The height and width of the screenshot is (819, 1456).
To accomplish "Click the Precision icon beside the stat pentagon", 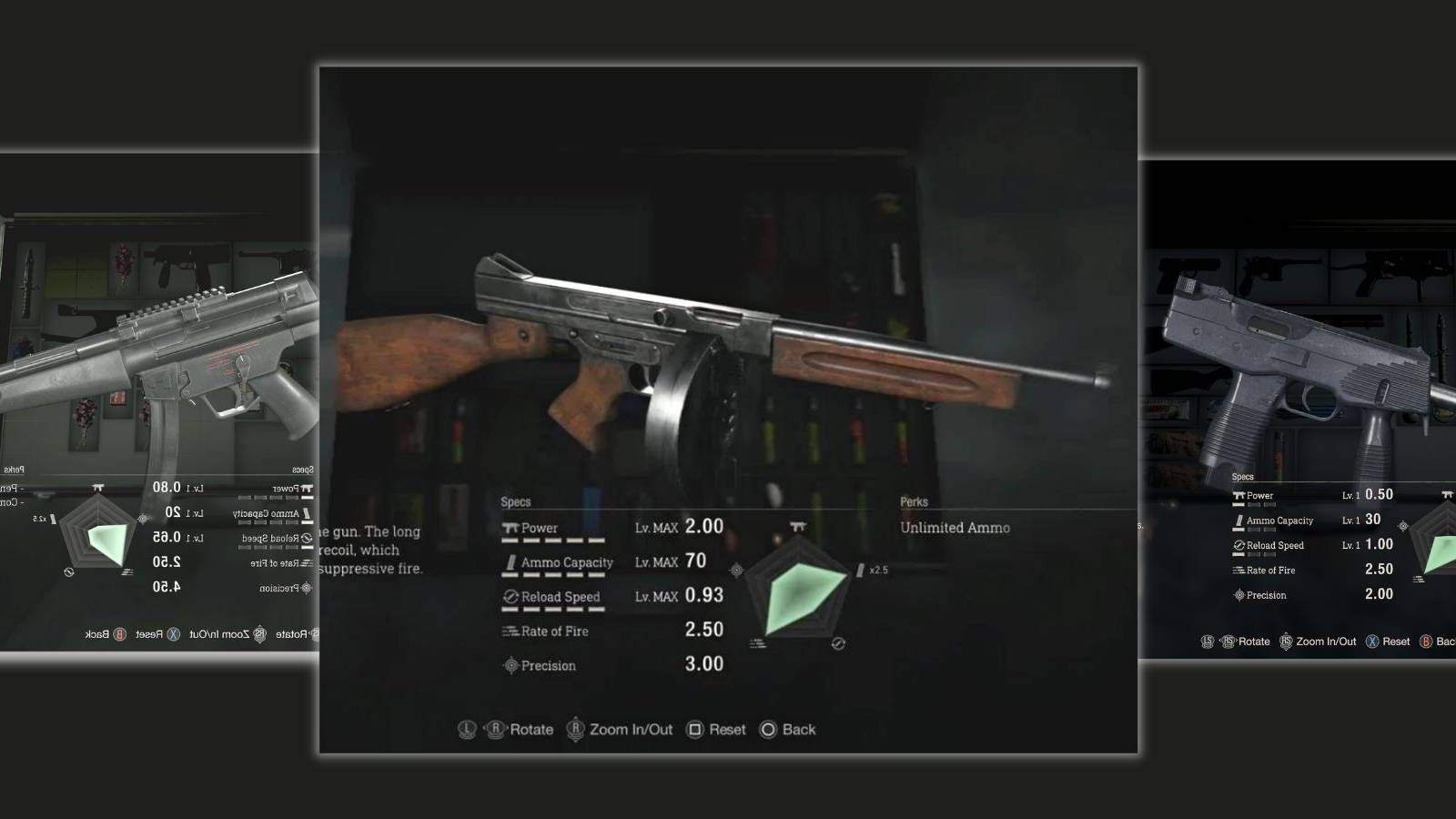I will [x=736, y=571].
